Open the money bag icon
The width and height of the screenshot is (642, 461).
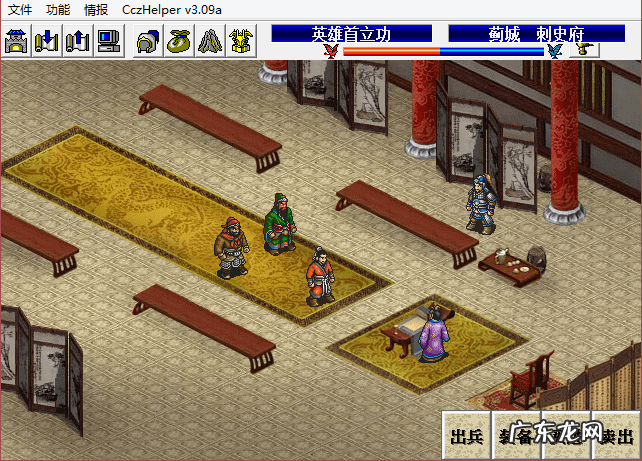click(x=178, y=41)
